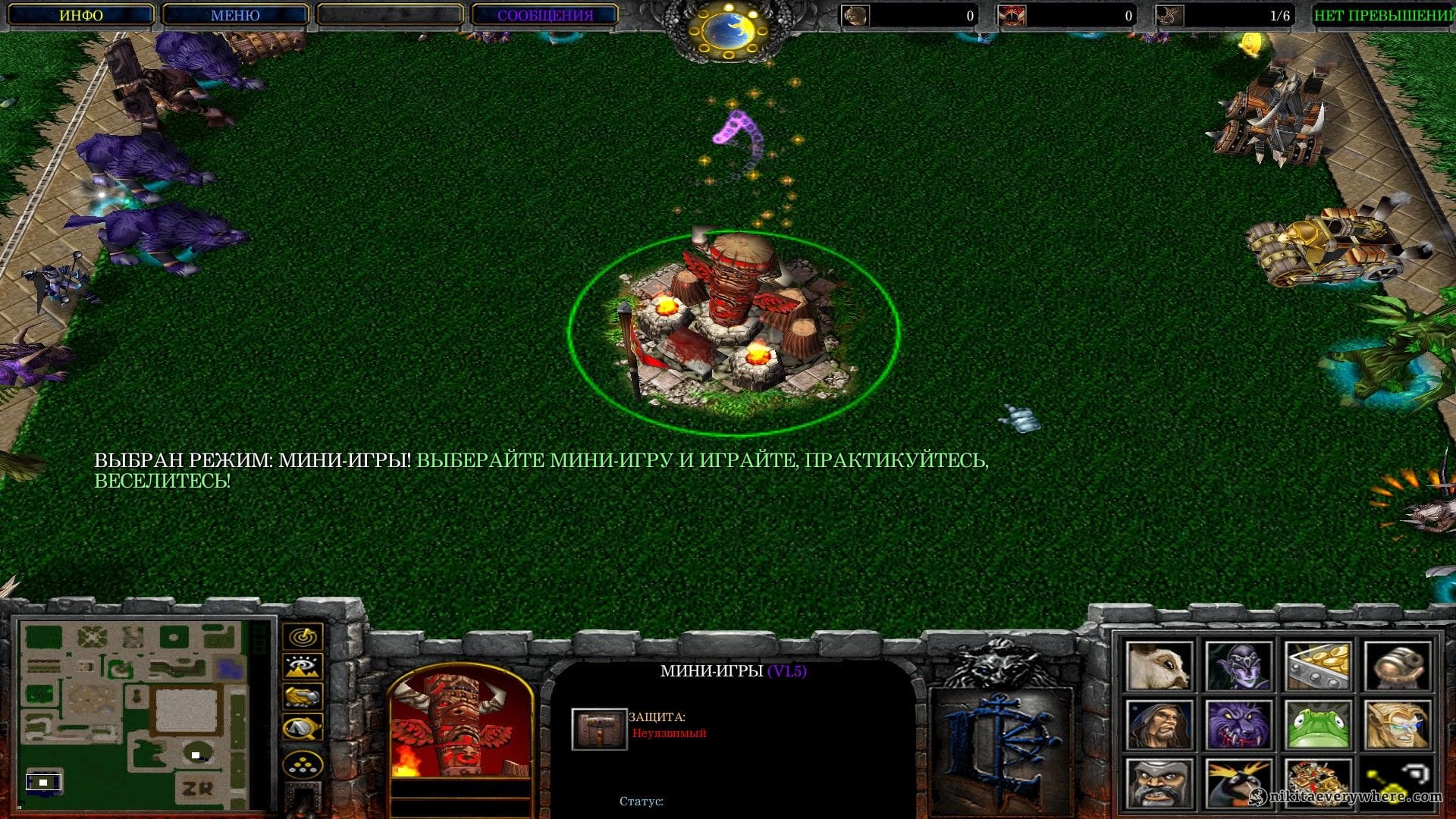The width and height of the screenshot is (1456, 819).
Task: Toggle minimap ally color mode (gauntlet icon)
Action: pos(303,696)
